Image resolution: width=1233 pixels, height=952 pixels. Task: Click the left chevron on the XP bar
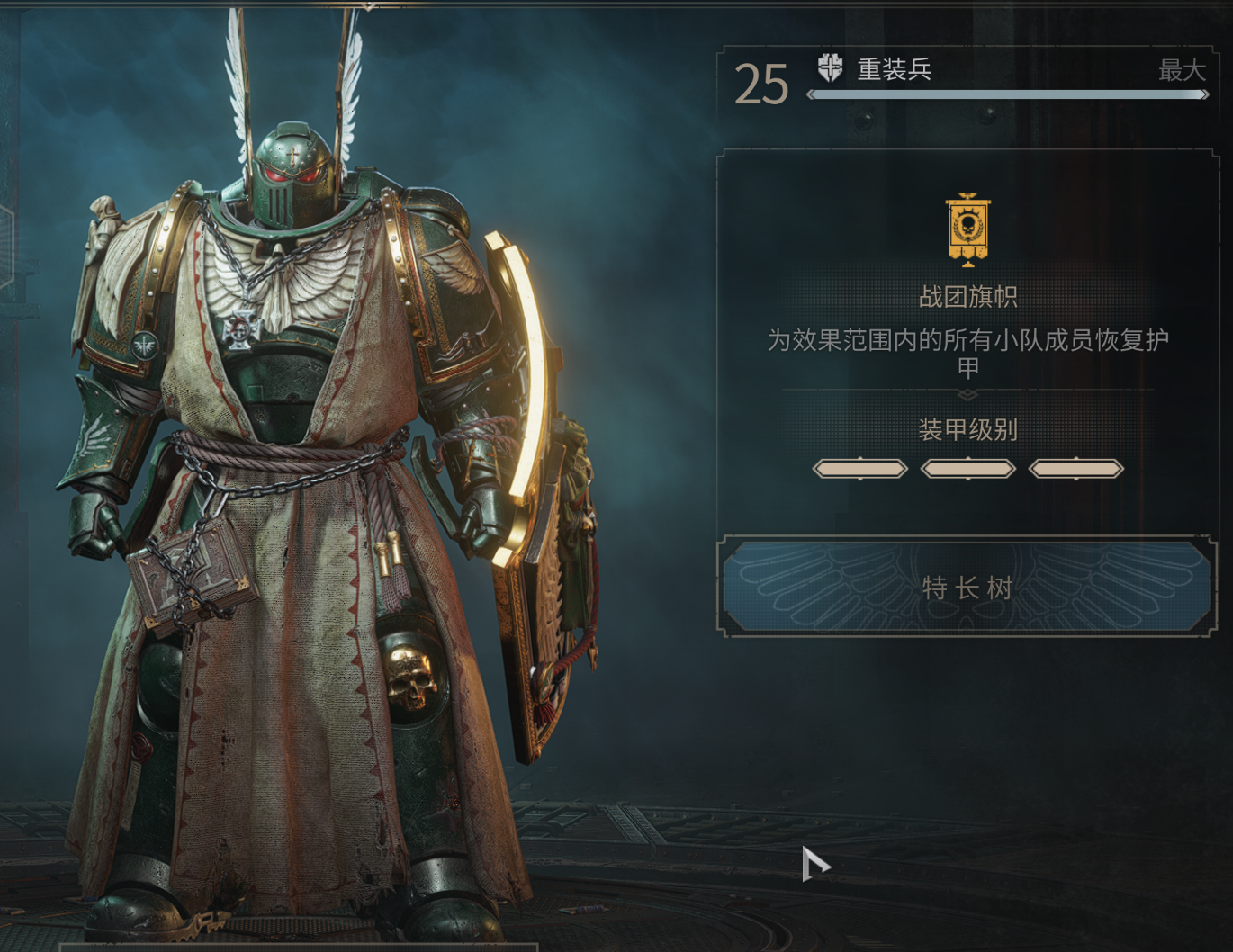tap(812, 95)
